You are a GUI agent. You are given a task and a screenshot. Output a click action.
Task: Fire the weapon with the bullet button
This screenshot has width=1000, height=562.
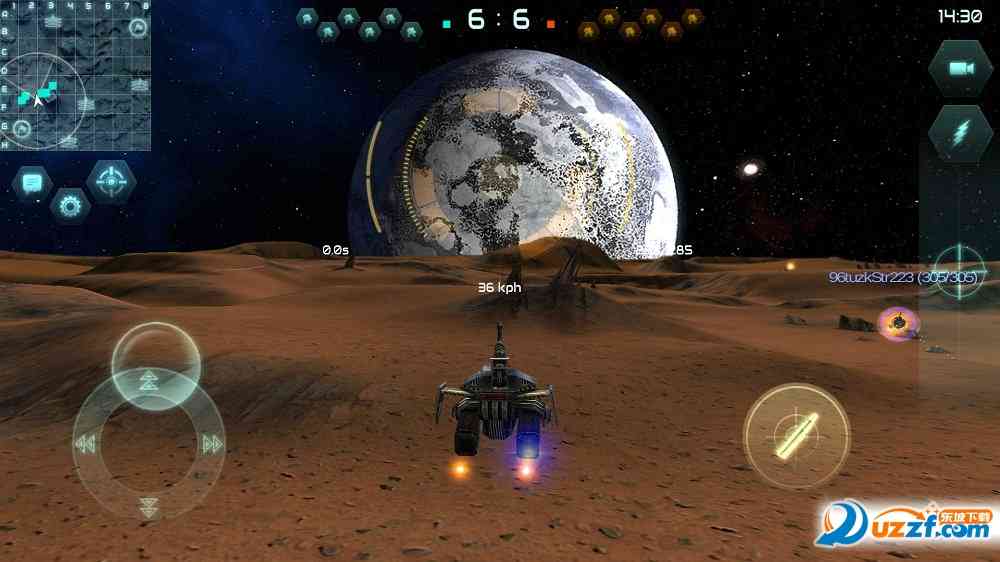pos(796,435)
